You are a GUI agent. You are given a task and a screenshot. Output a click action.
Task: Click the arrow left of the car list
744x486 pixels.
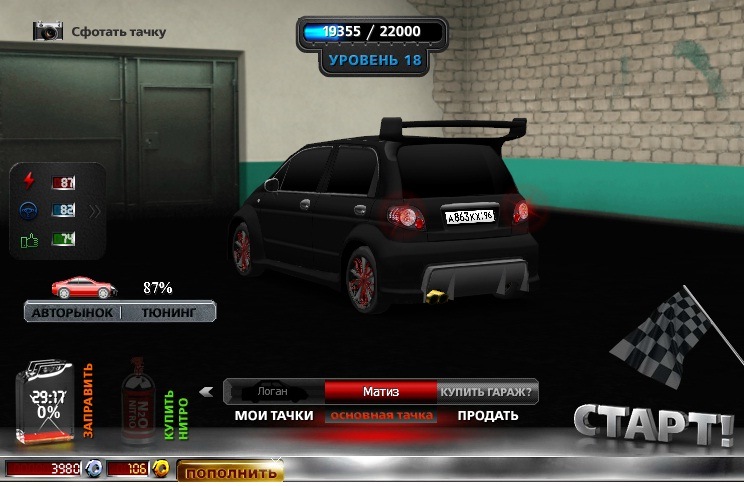(207, 392)
